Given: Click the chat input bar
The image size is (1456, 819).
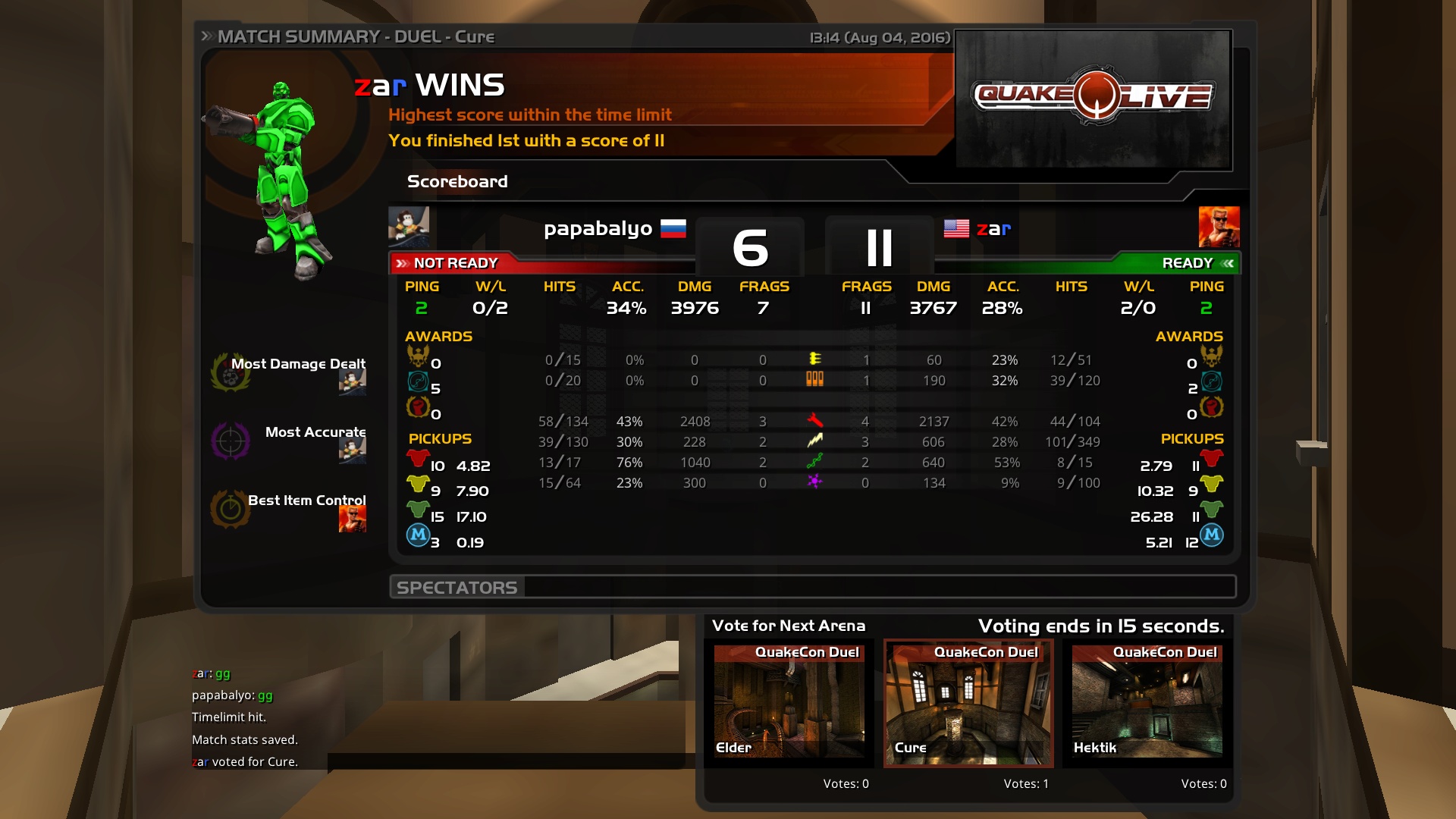Looking at the screenshot, I should 507,761.
